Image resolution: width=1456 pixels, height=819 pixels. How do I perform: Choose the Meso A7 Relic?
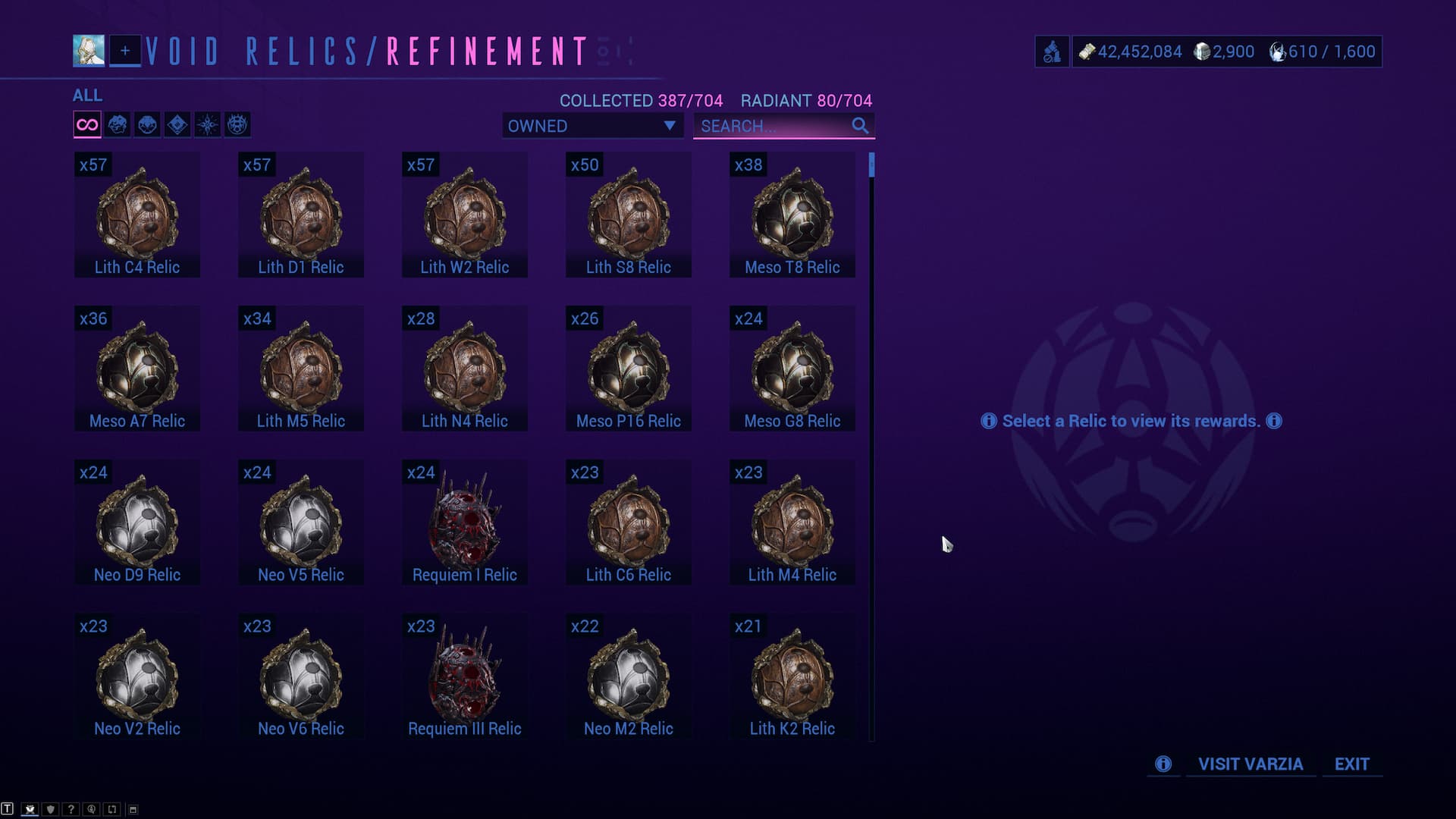pyautogui.click(x=137, y=369)
